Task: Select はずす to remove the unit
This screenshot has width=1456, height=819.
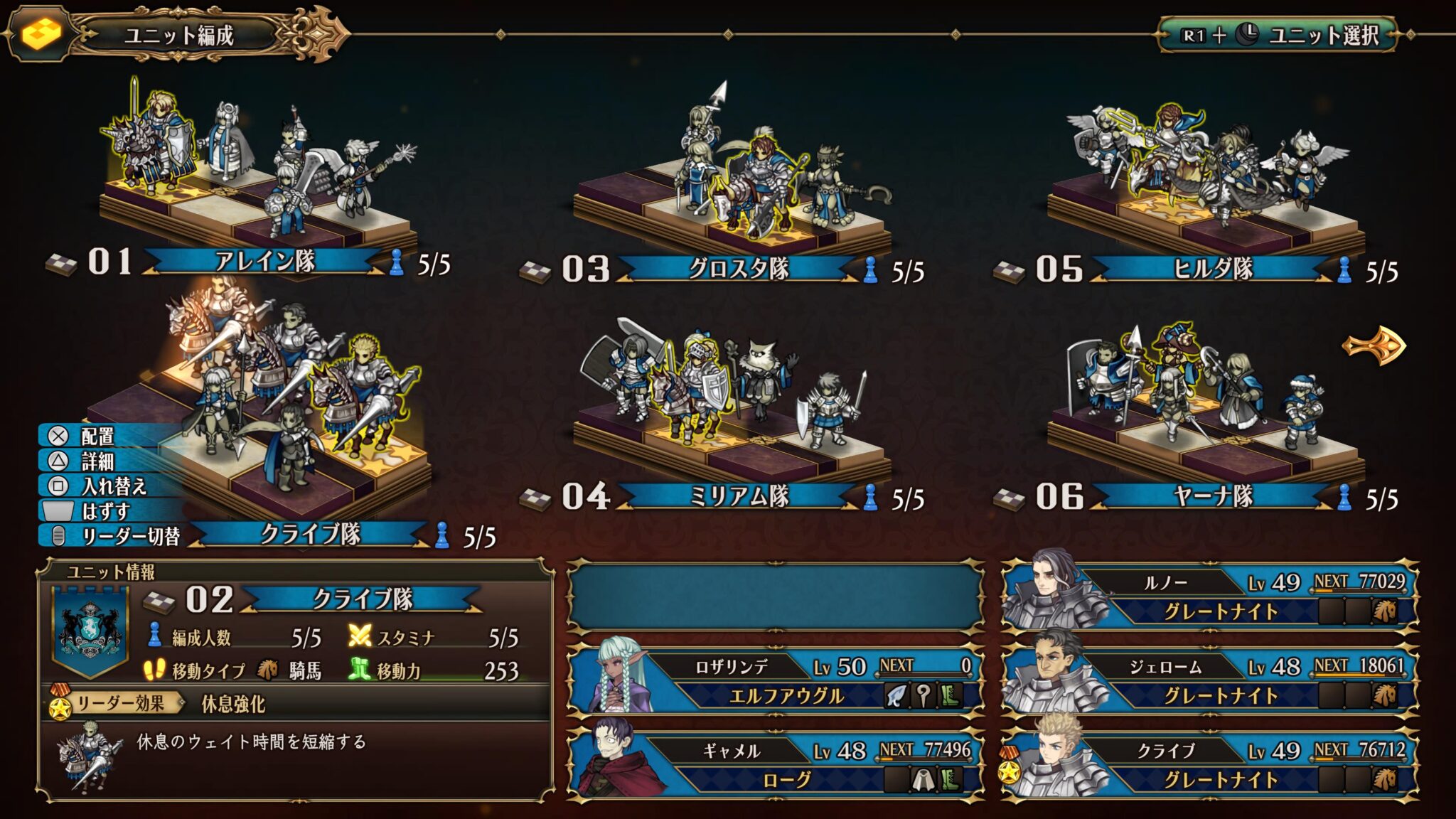Action: point(105,511)
